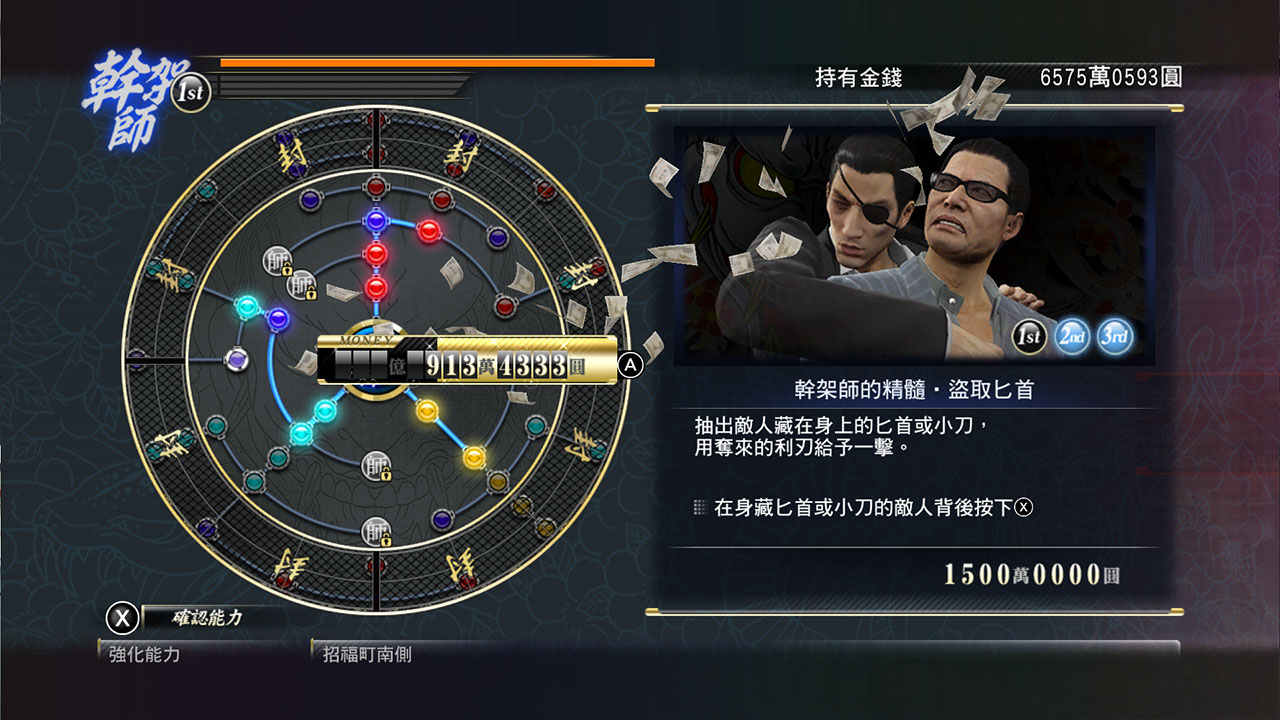Viewport: 1280px width, 720px height.
Task: Select the highlighted white-purple ability node
Action: click(236, 358)
